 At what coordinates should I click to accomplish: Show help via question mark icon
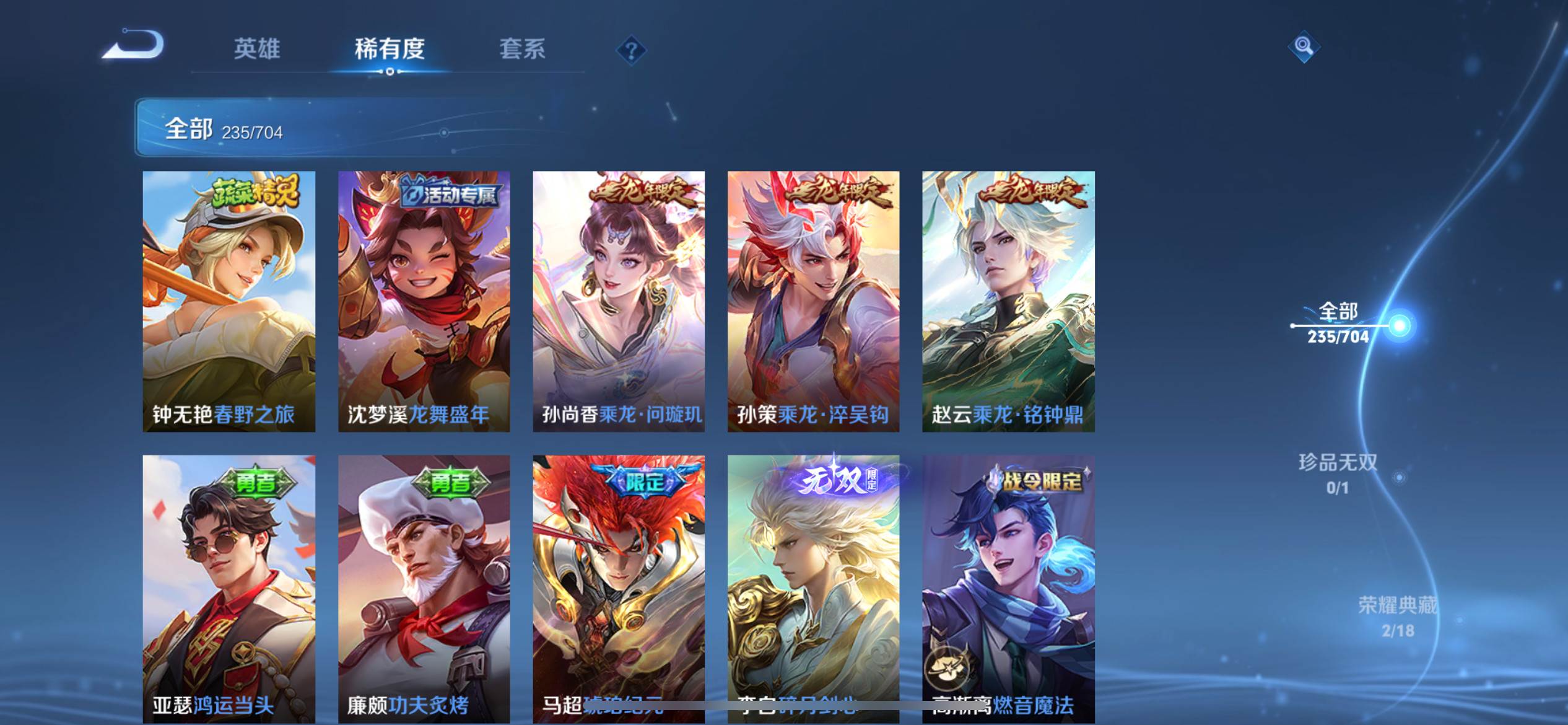click(x=631, y=50)
